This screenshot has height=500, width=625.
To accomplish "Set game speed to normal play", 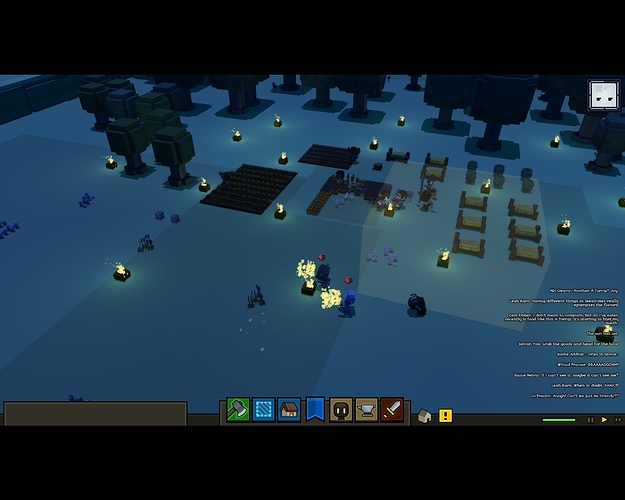I will 604,420.
